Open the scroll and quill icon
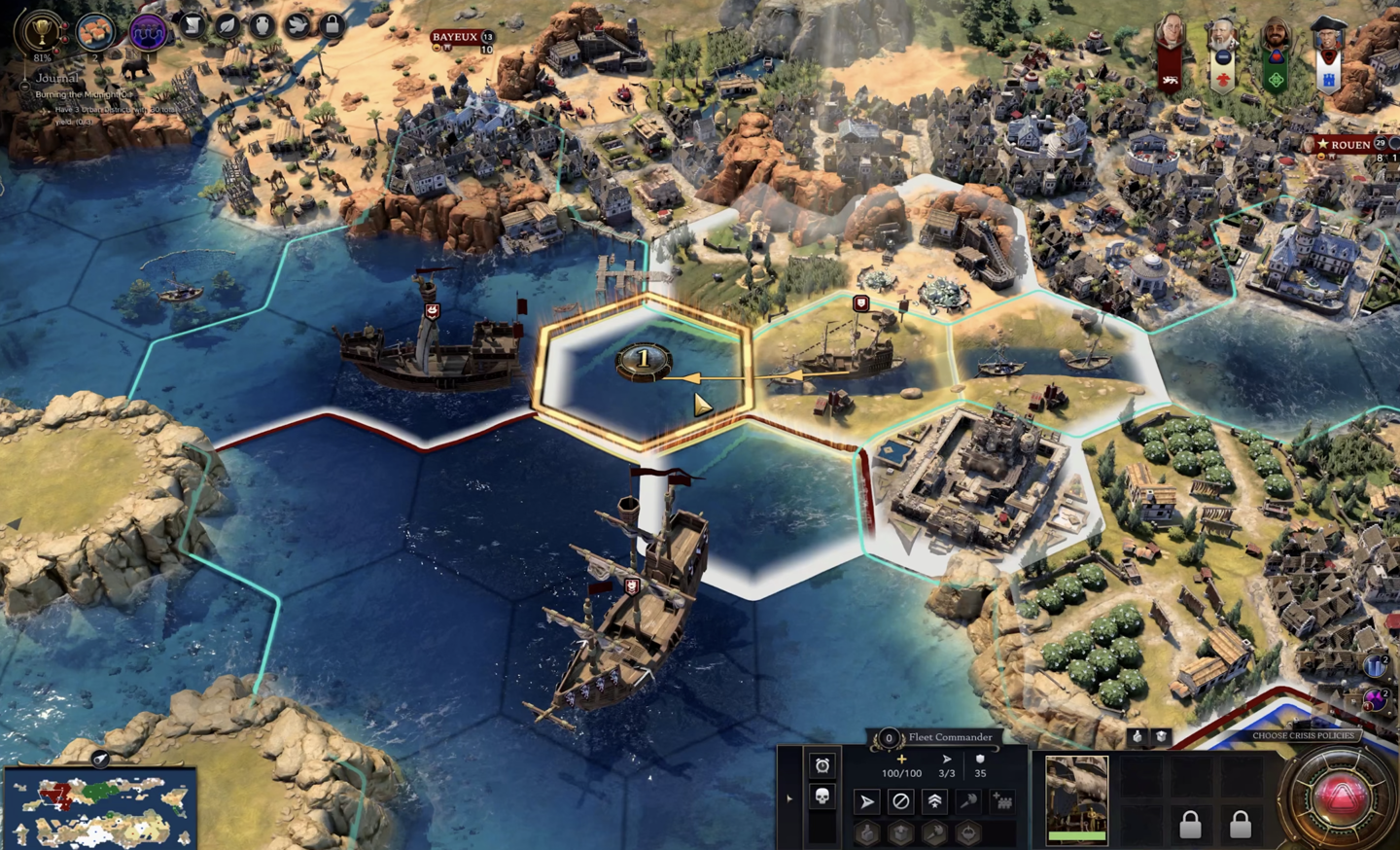This screenshot has width=1400, height=850. click(192, 24)
